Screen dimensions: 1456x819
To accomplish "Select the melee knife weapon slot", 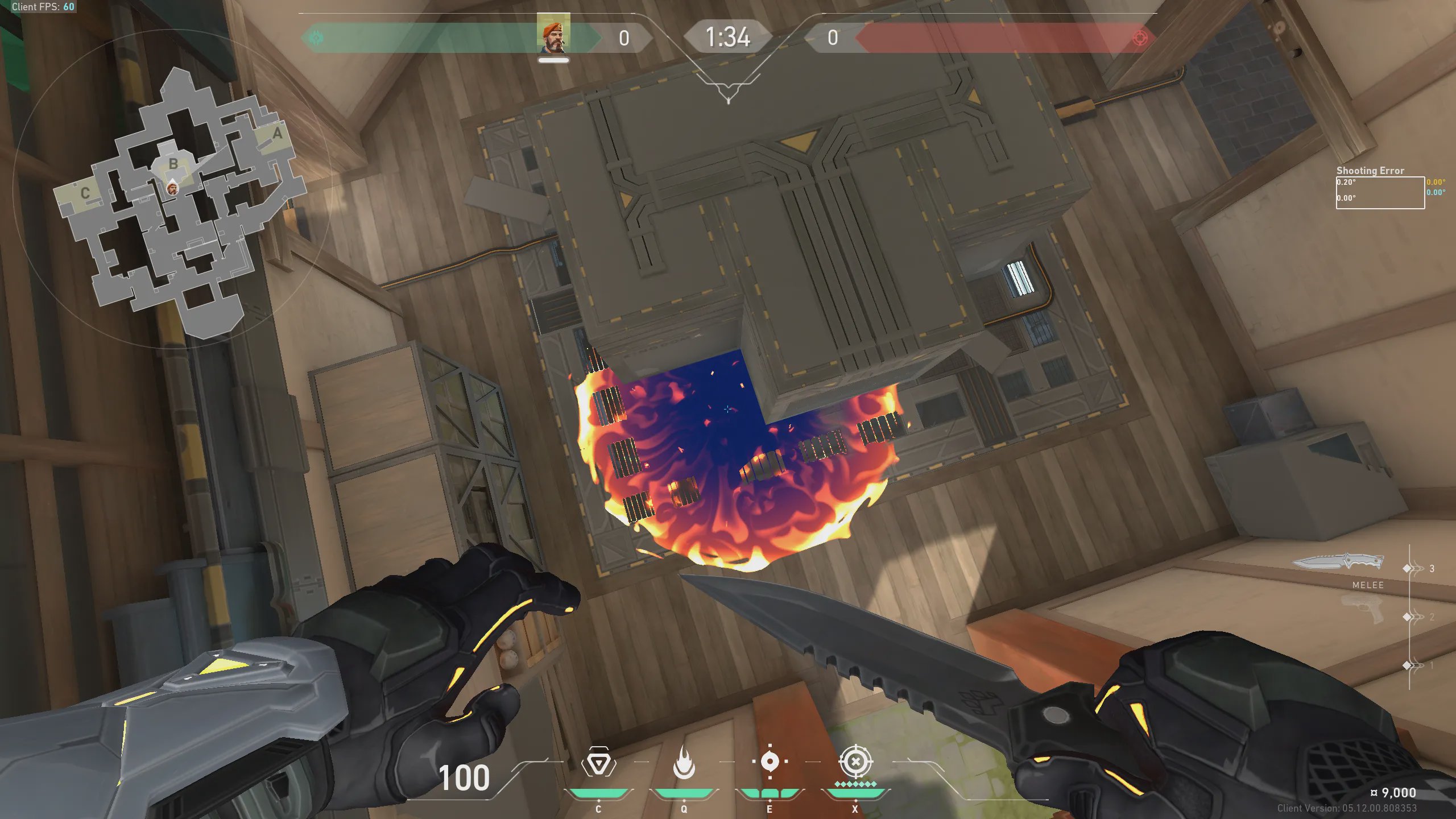I will tap(1338, 563).
